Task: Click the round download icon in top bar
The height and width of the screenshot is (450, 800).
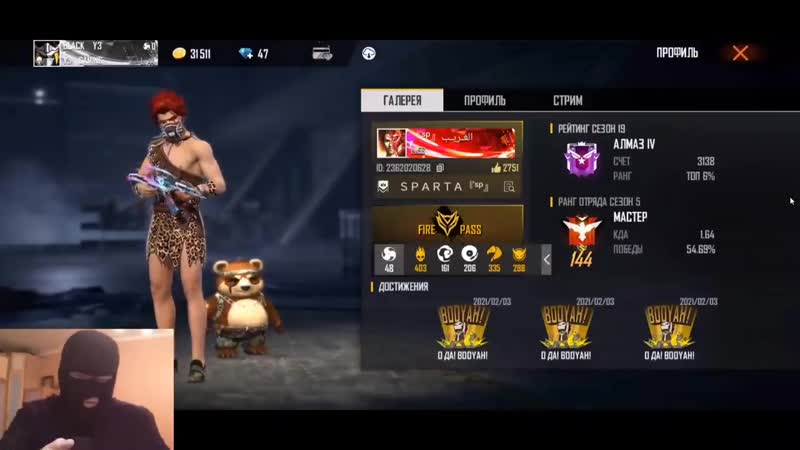Action: click(369, 54)
